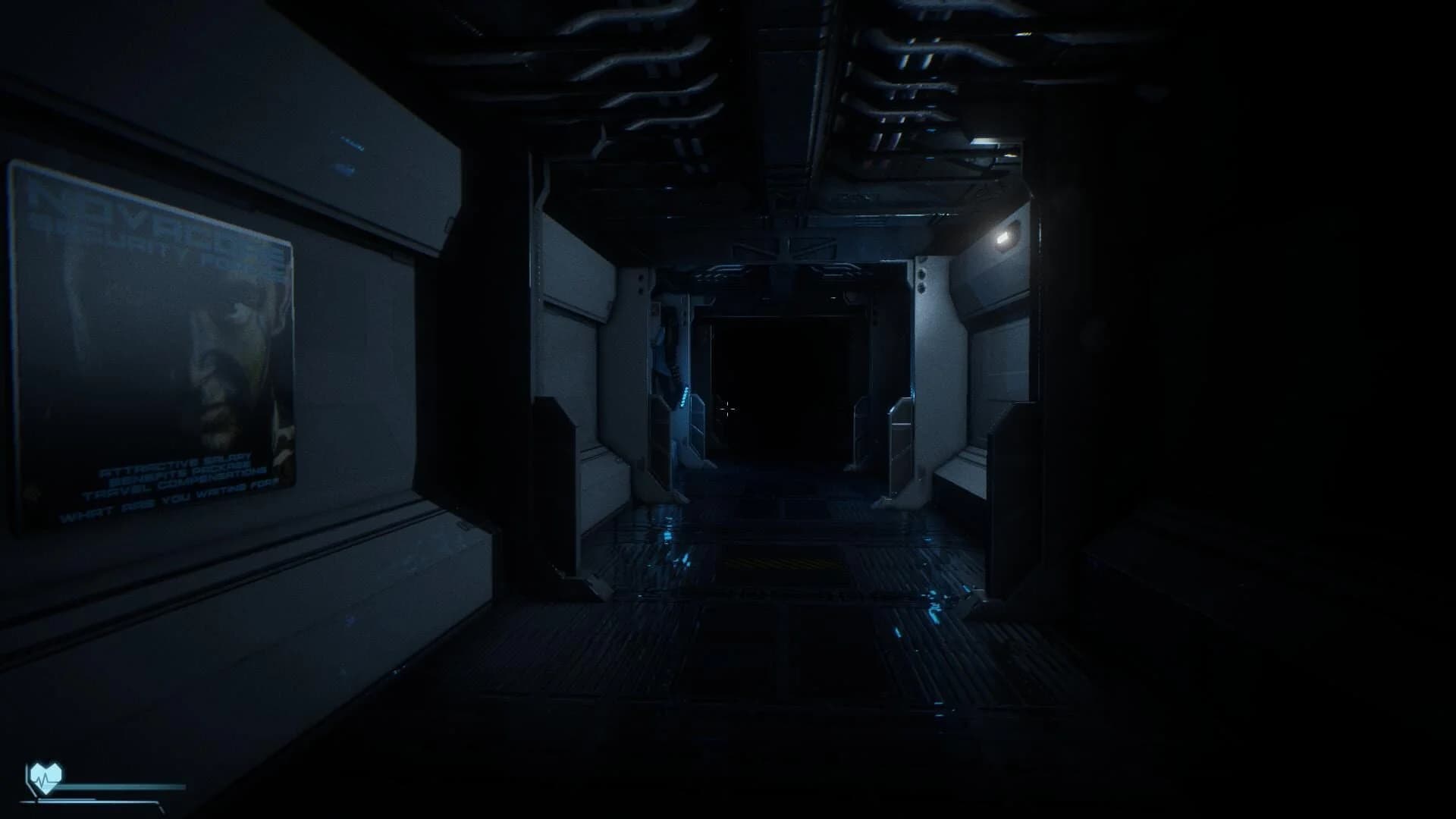
Task: Click the horizontal health bar next to the heart
Action: coord(121,786)
